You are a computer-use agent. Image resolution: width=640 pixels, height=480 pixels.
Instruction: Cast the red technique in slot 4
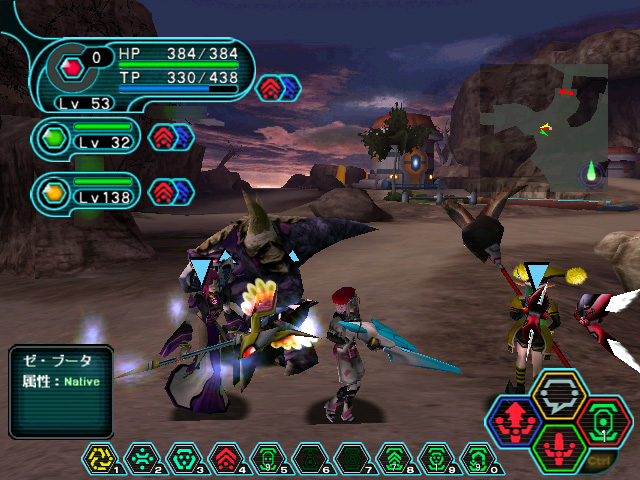coord(223,459)
